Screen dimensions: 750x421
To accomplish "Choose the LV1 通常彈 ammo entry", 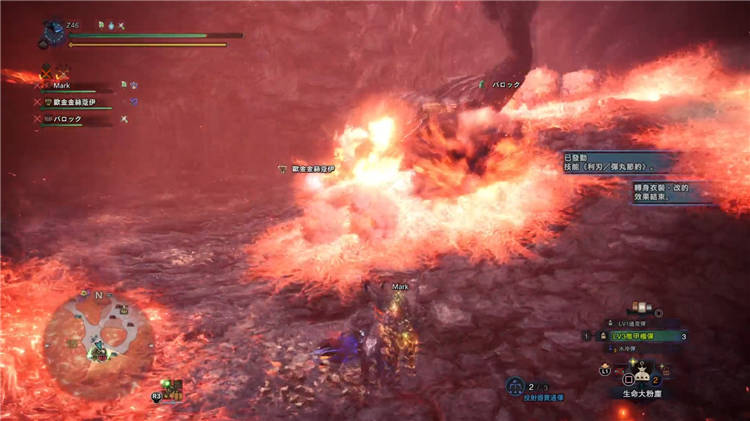I will click(x=631, y=324).
